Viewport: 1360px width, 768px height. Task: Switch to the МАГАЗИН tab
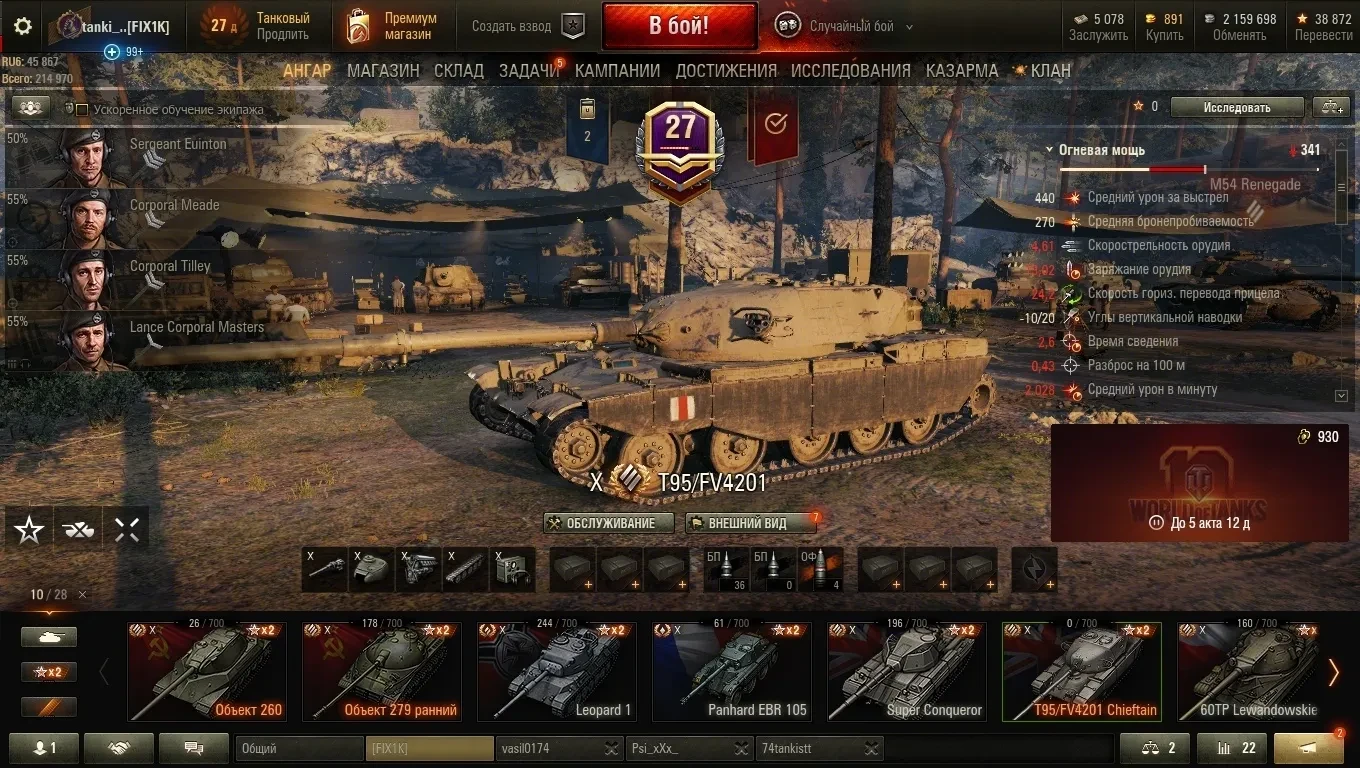click(x=383, y=70)
